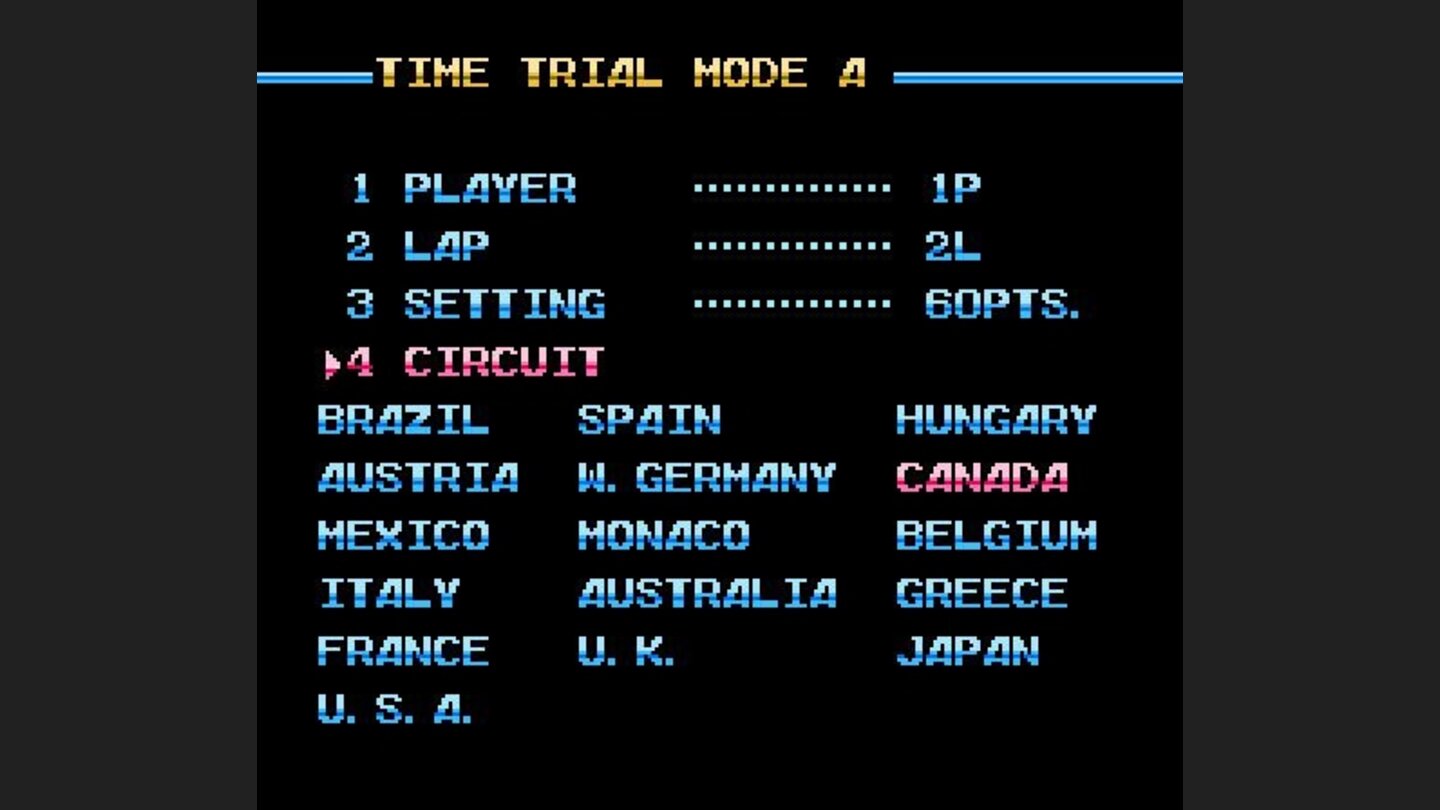Pick the W. GERMANY circuit
This screenshot has width=1440, height=810.
(705, 478)
